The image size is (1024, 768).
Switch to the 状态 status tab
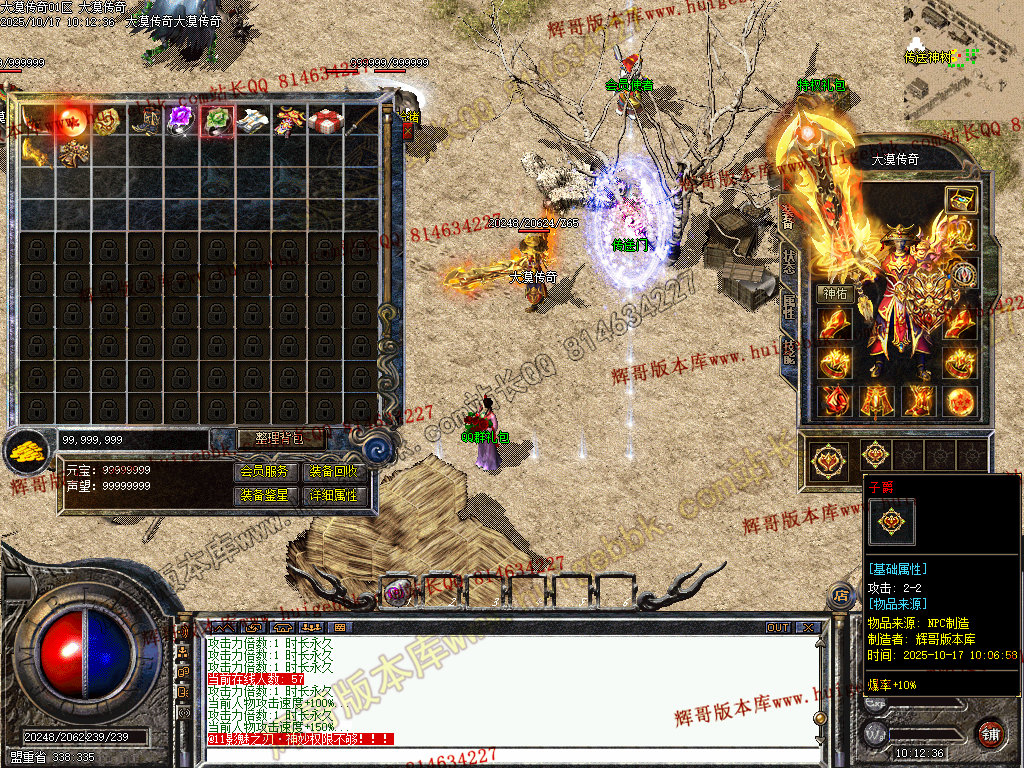click(x=789, y=261)
